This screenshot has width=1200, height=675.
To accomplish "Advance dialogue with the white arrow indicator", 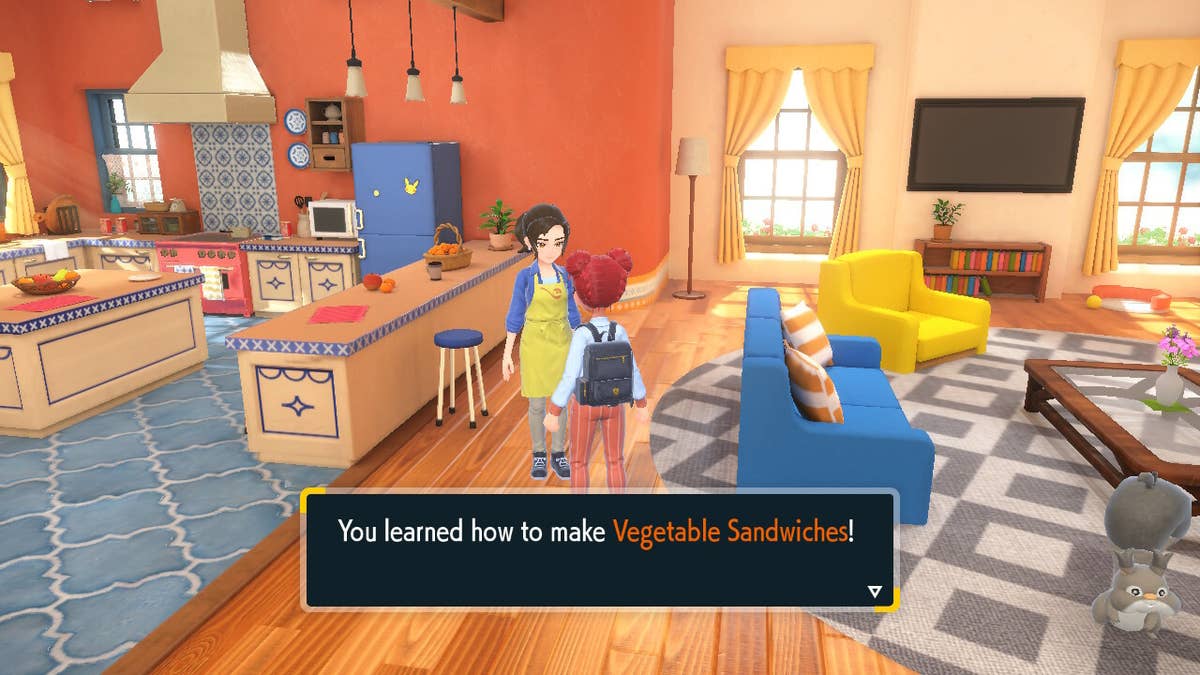I will tap(875, 592).
